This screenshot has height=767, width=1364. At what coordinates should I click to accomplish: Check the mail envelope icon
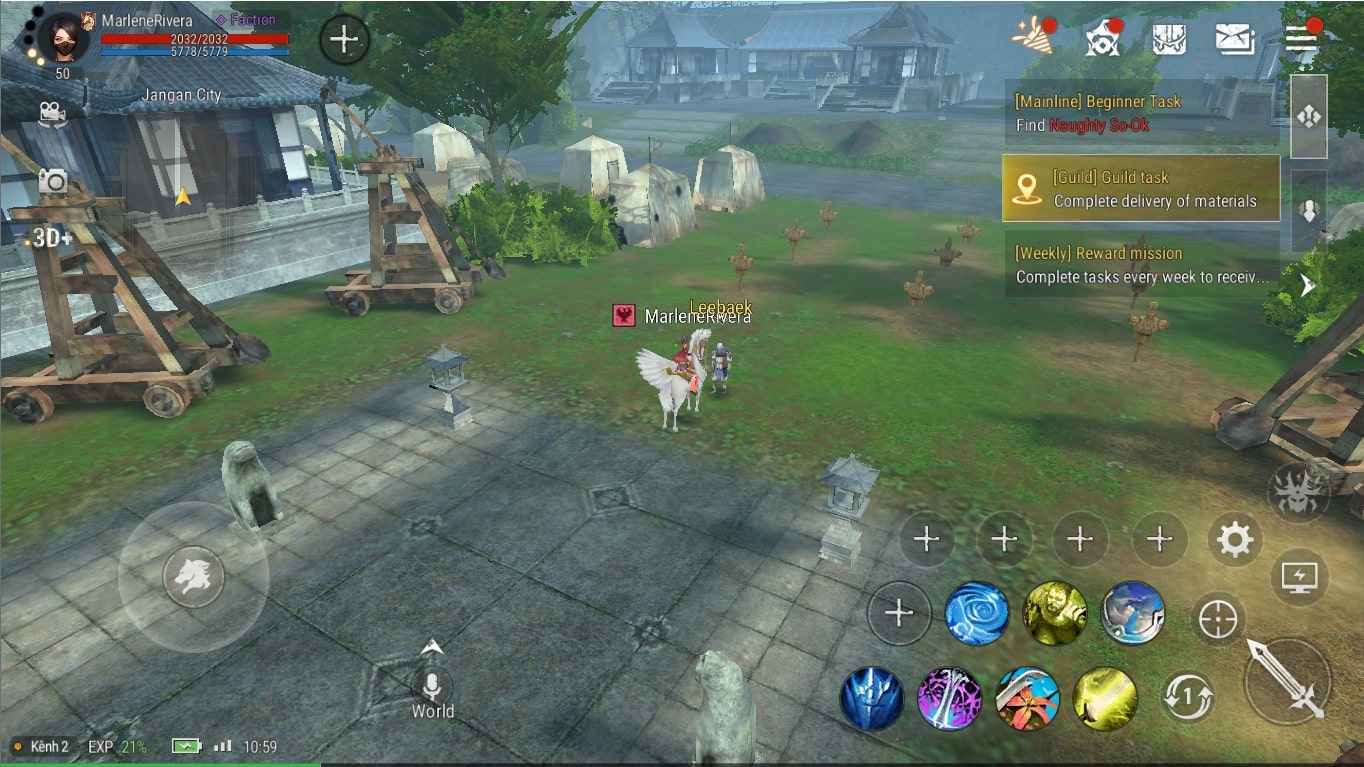click(1235, 39)
